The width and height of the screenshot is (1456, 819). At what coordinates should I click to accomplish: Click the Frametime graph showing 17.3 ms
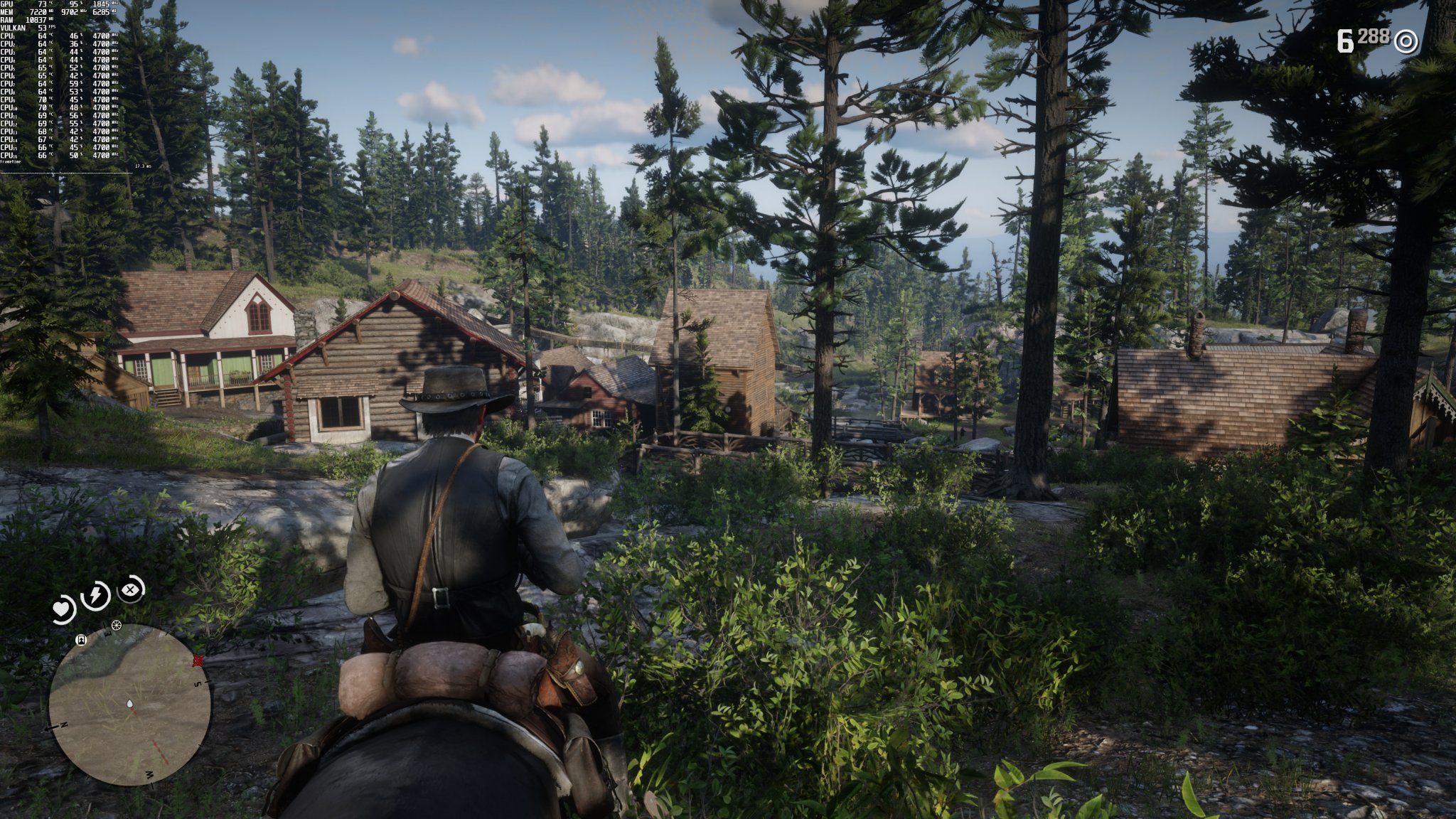[x=142, y=166]
